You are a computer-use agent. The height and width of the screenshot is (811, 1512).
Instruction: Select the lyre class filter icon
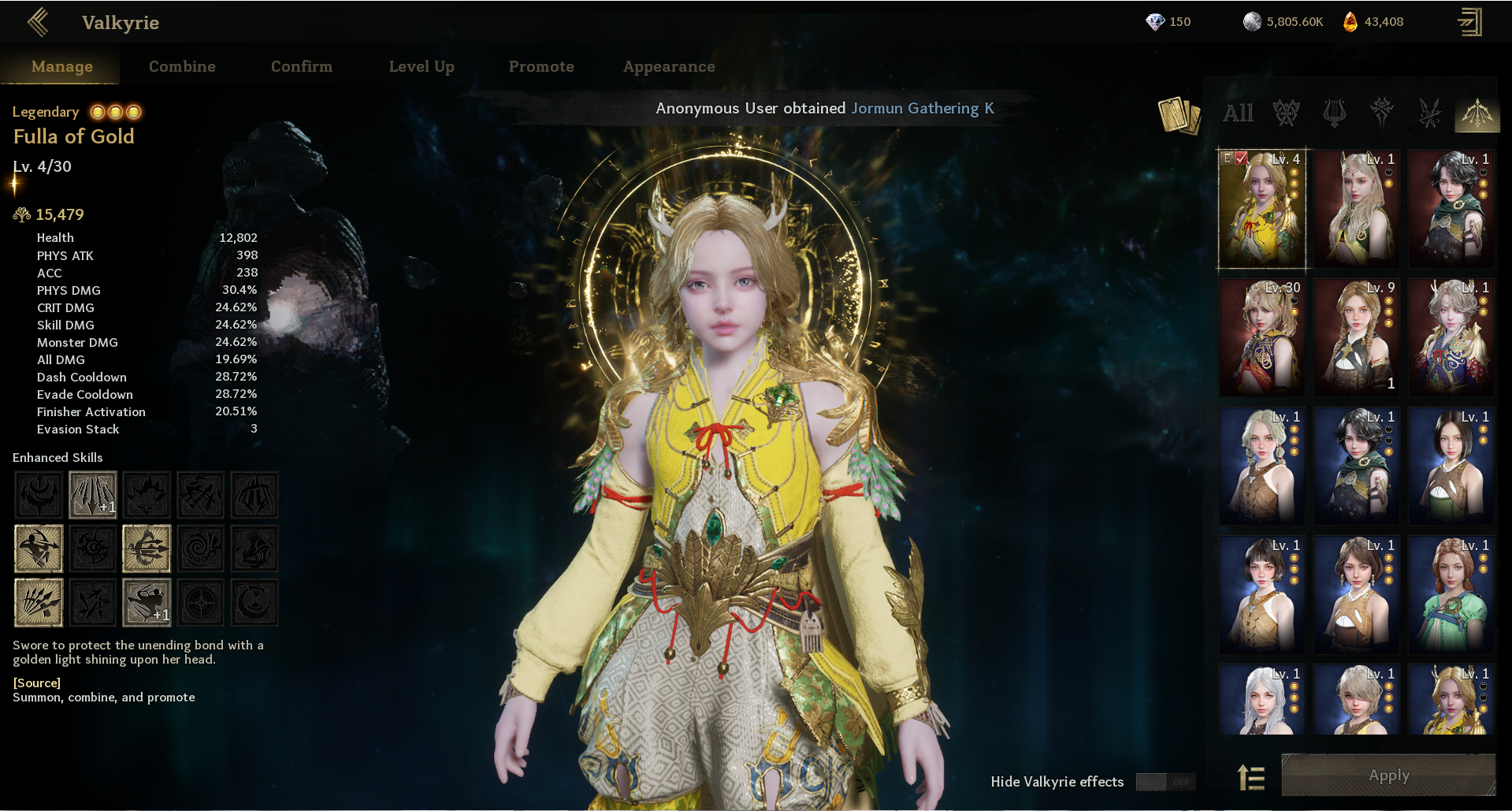coord(1334,113)
